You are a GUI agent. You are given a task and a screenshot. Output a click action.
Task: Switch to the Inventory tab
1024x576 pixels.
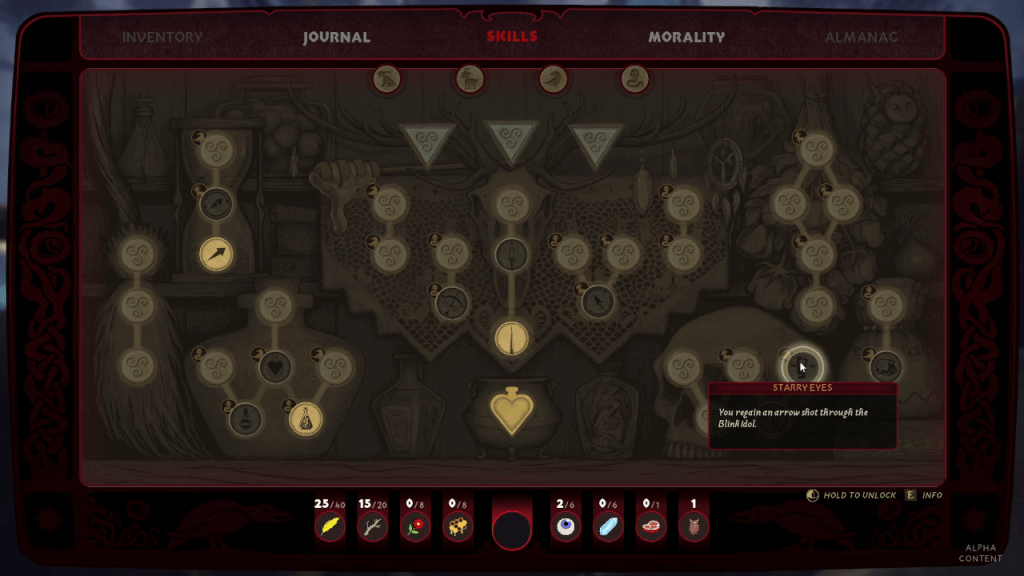[162, 38]
